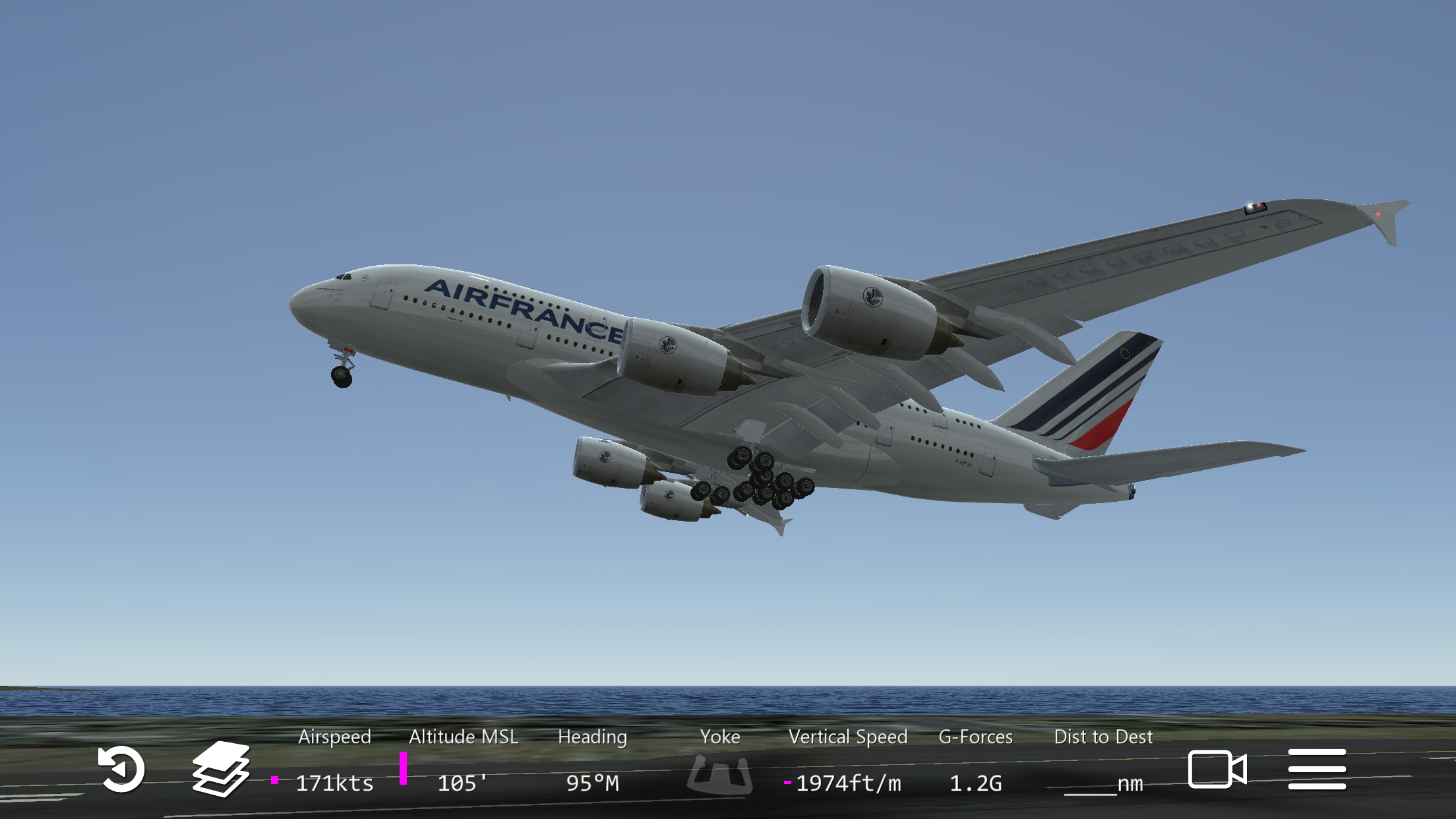The width and height of the screenshot is (1456, 819).
Task: Switch views with the camera icon
Action: pos(1217,769)
